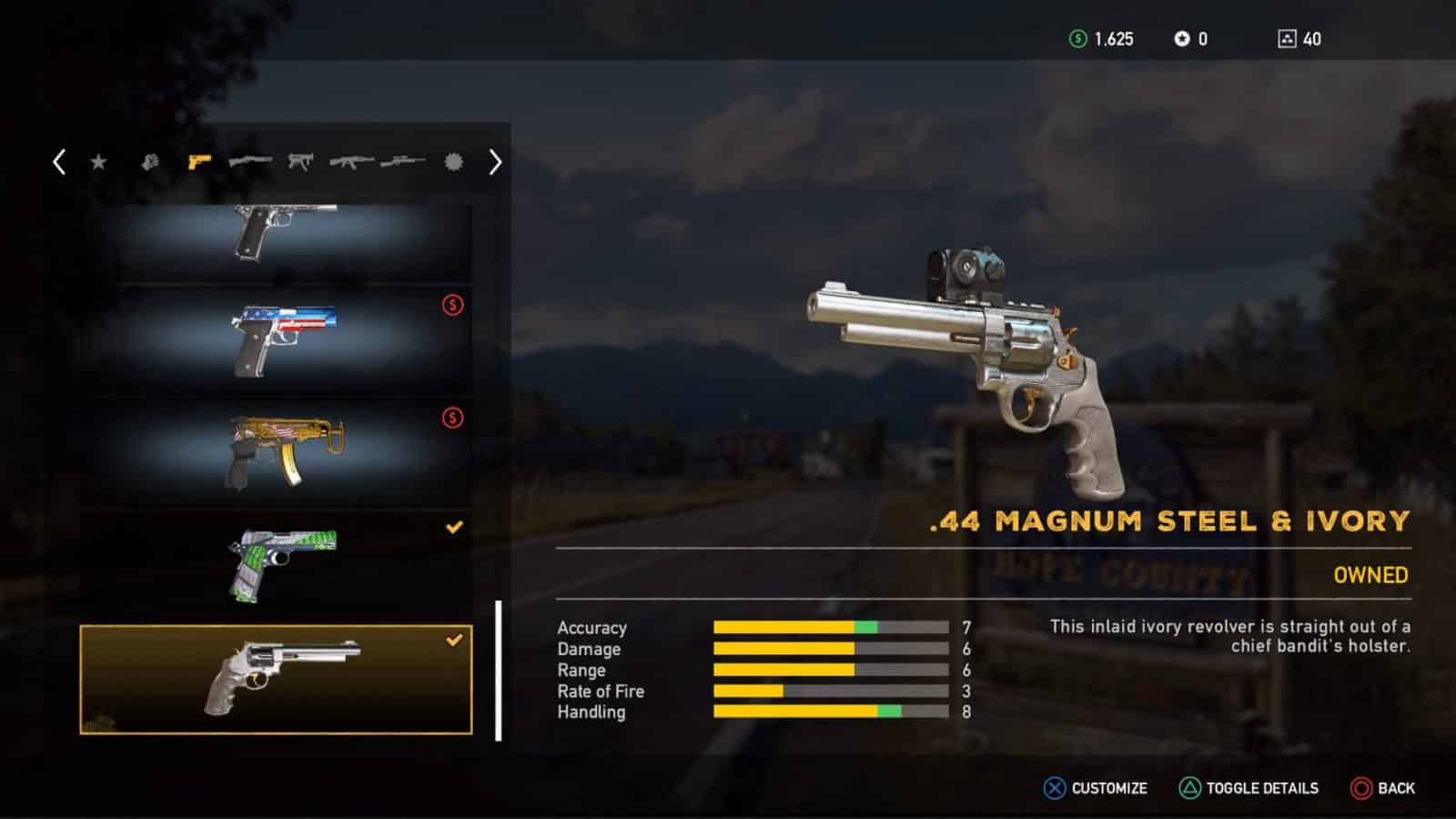Click the red dollar icon beside the golden SMG
The height and width of the screenshot is (819, 1456).
click(x=453, y=418)
